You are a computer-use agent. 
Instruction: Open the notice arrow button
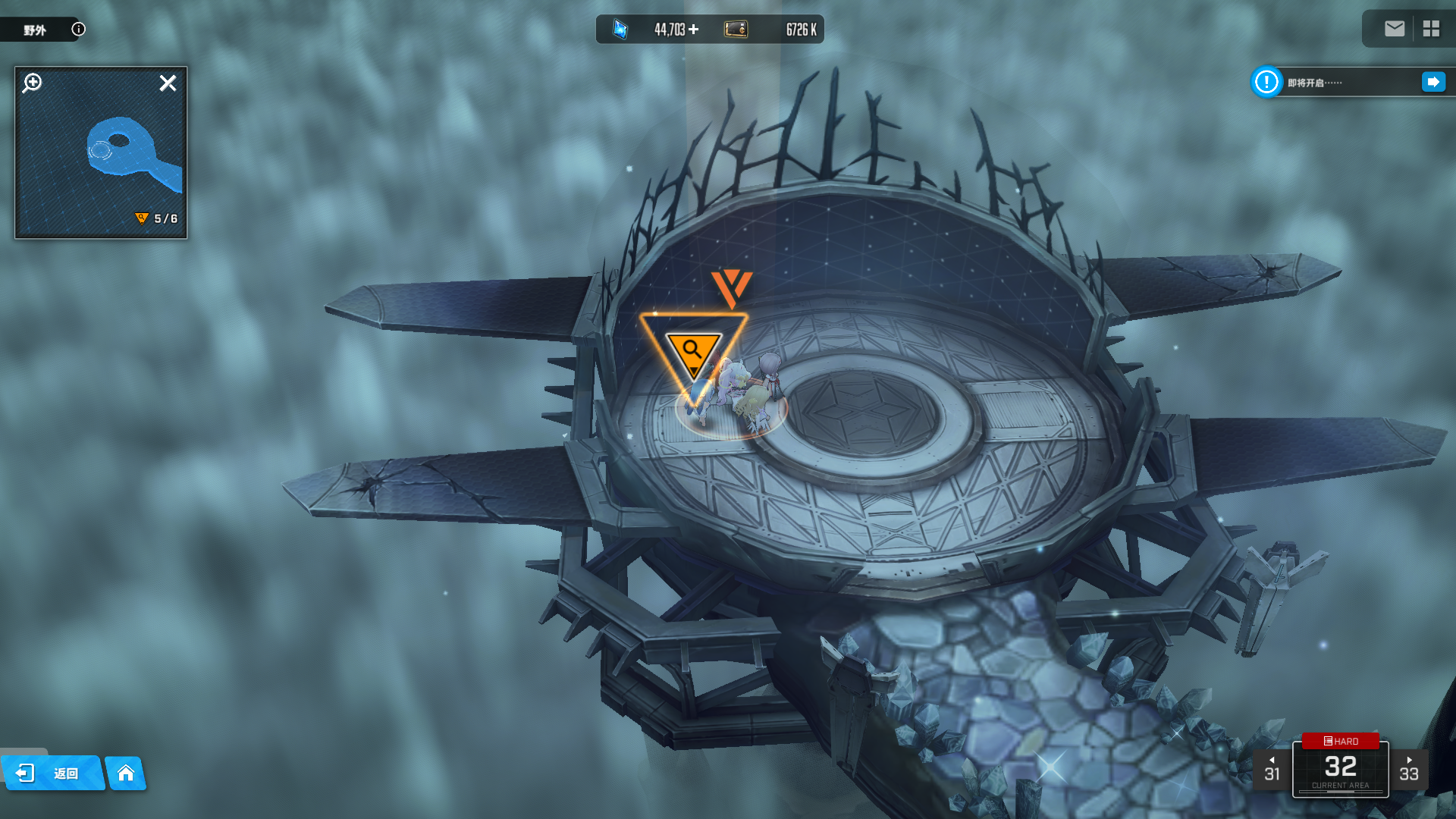point(1432,82)
